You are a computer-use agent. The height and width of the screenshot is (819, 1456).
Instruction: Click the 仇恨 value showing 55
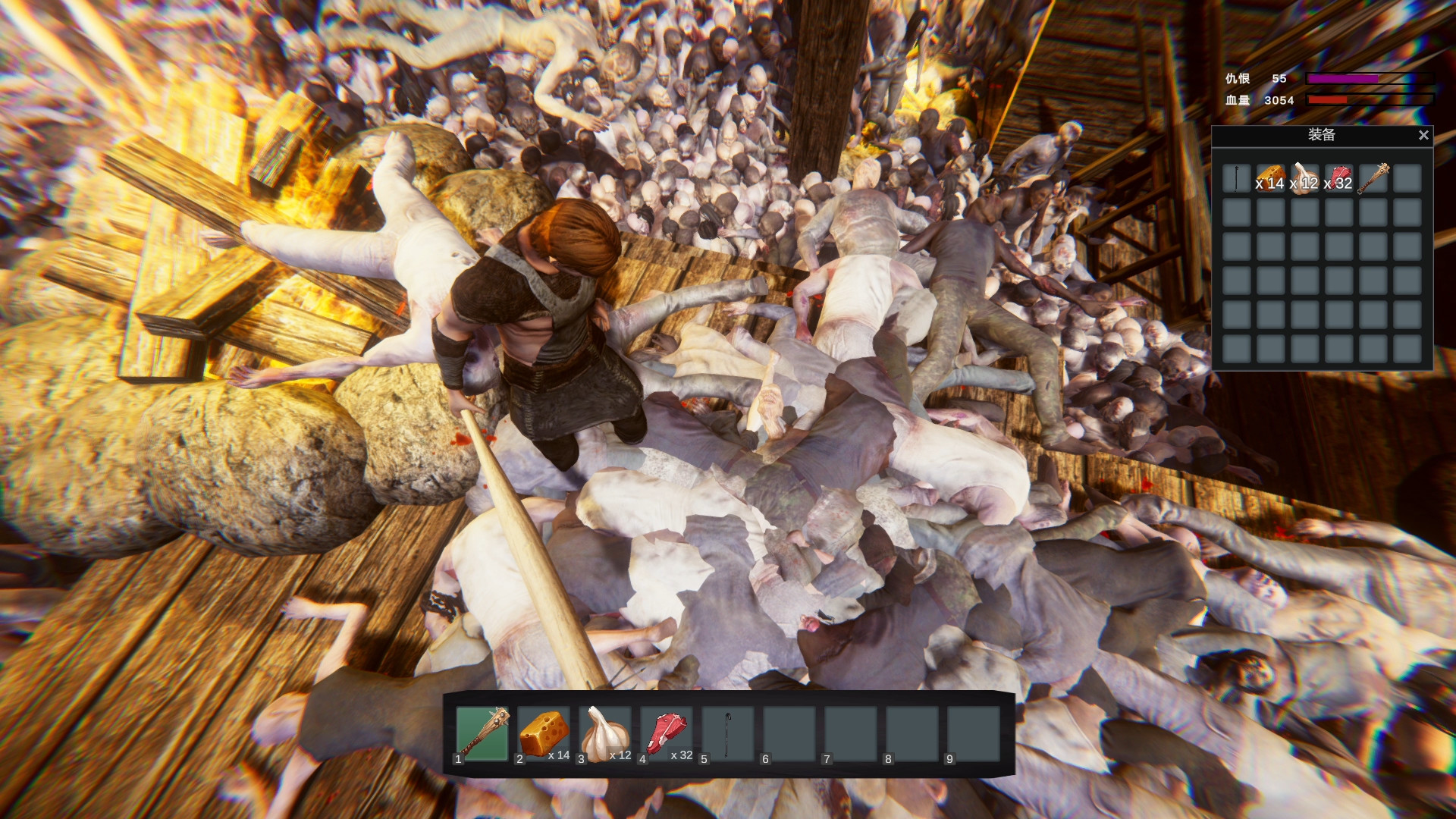tap(1279, 77)
